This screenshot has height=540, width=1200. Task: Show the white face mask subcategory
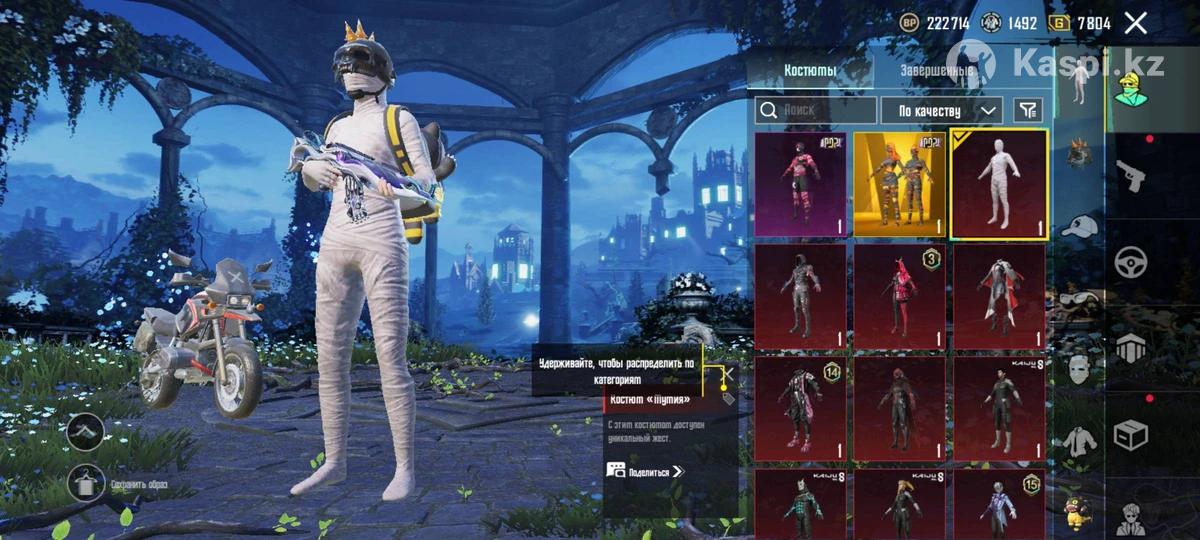(1078, 368)
